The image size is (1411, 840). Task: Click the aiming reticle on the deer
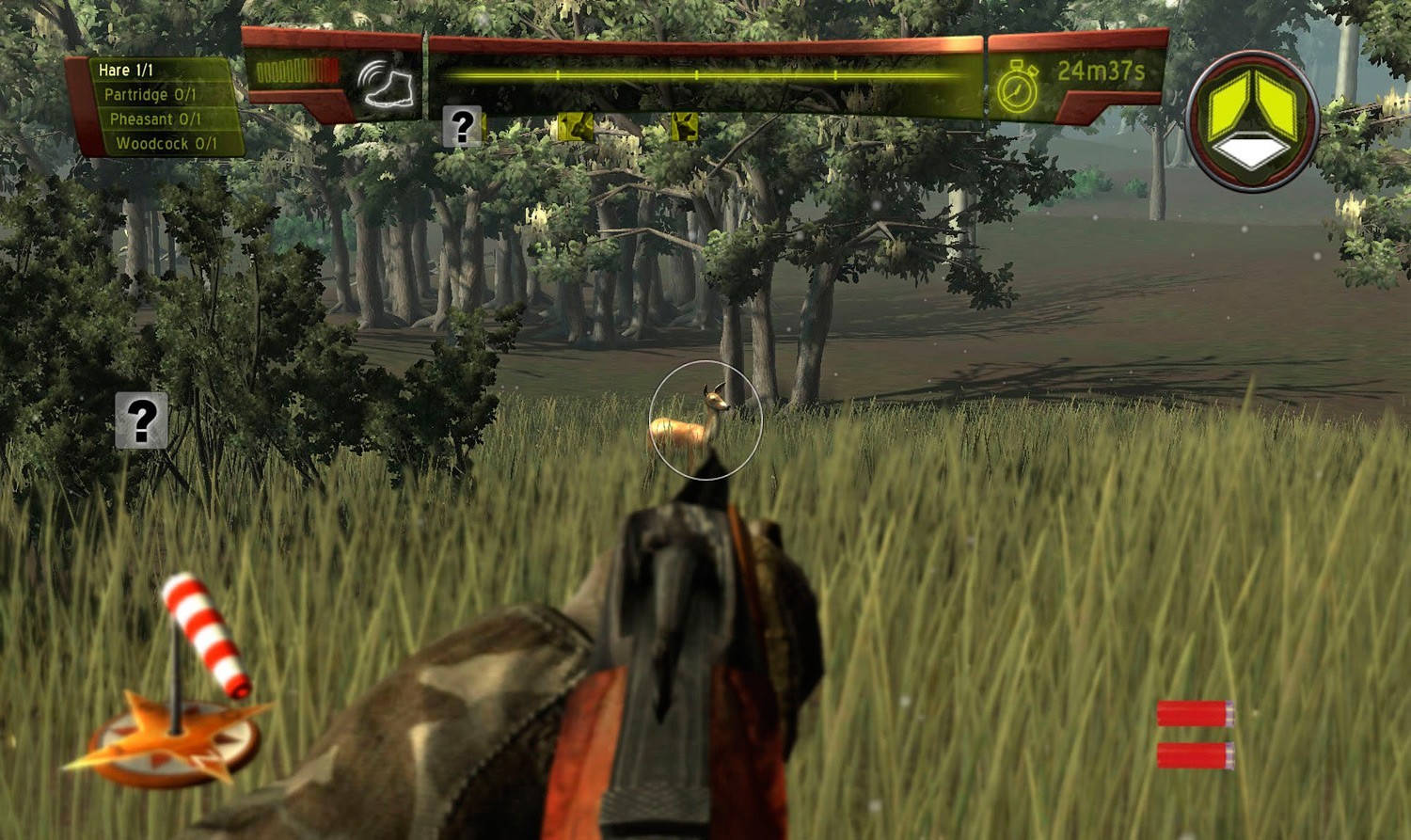tap(705, 419)
